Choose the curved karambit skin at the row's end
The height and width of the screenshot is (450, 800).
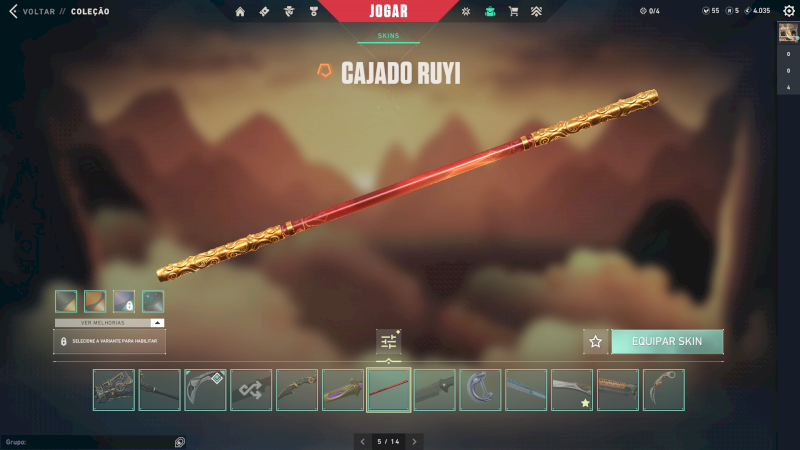pyautogui.click(x=663, y=390)
